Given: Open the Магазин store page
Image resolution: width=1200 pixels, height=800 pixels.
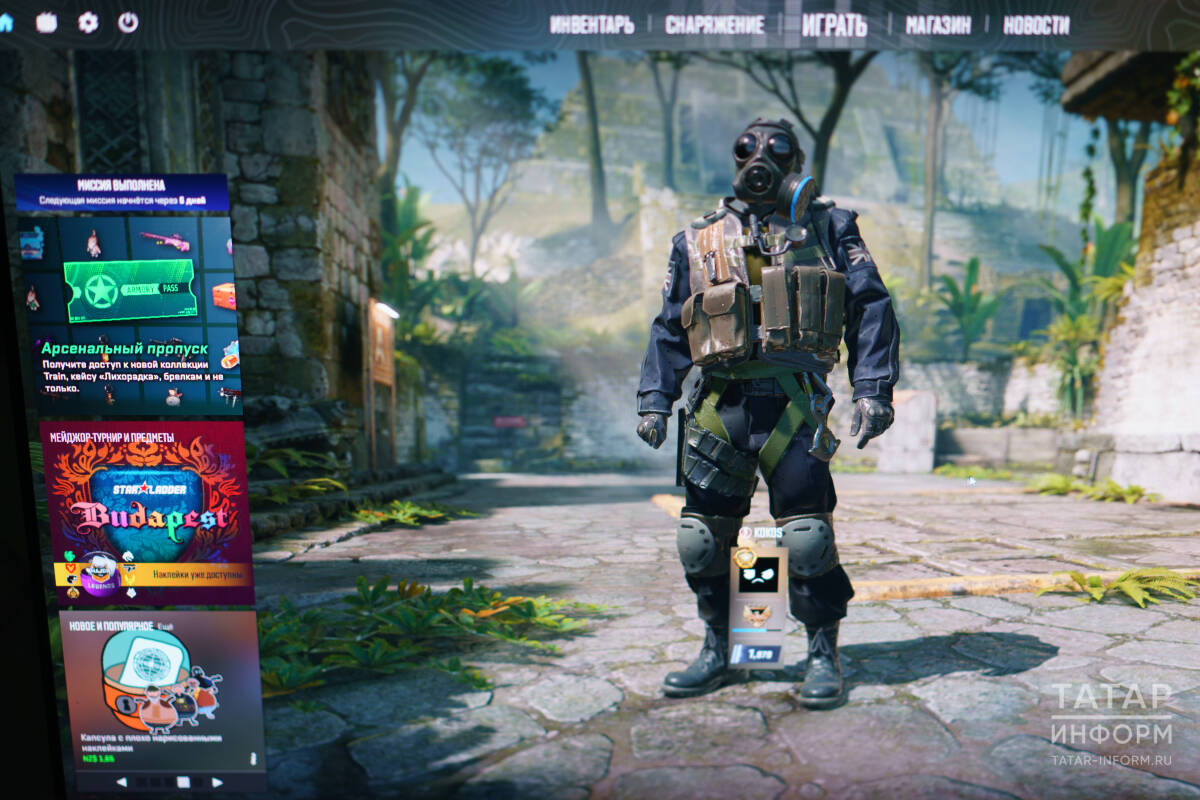Looking at the screenshot, I should [938, 25].
